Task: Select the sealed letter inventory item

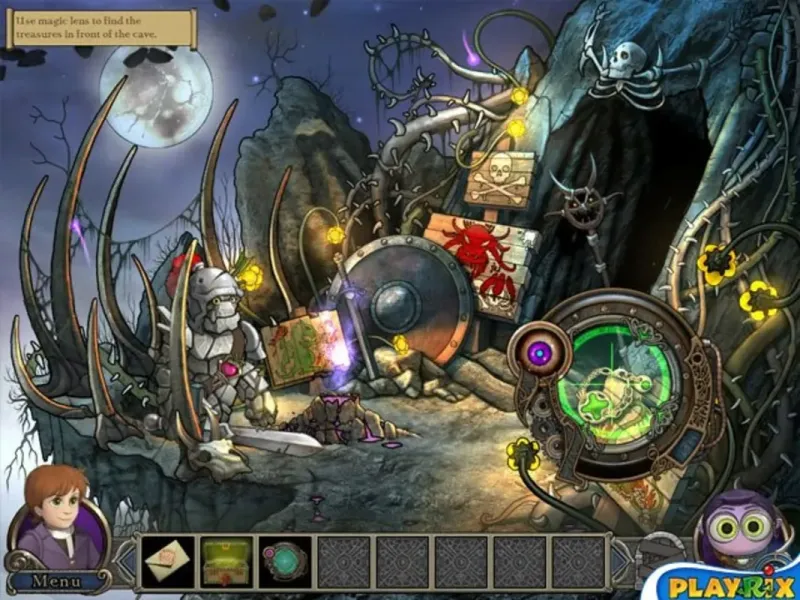Action: 169,561
